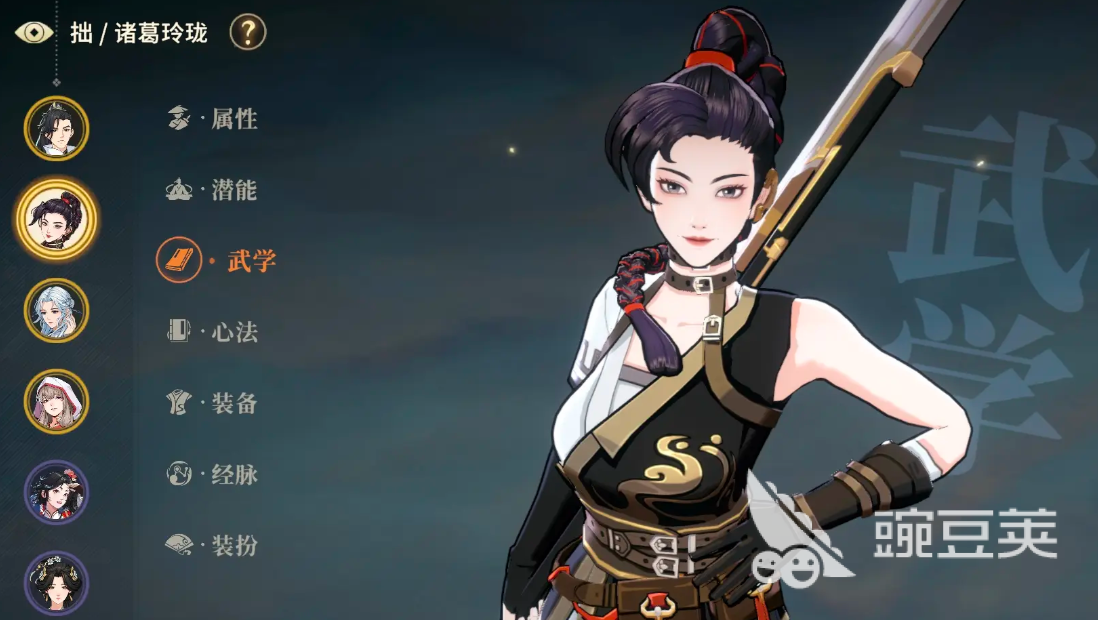This screenshot has width=1098, height=620.
Task: Open the question mark help button
Action: (248, 32)
